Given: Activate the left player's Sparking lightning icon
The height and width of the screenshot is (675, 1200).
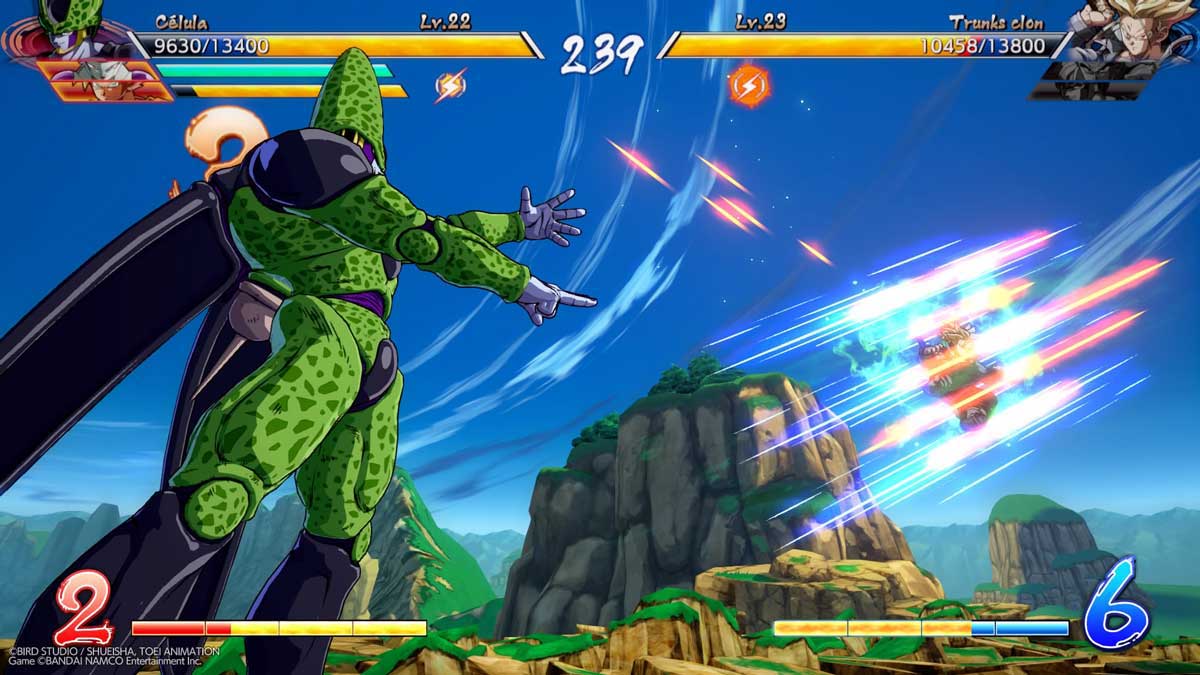Looking at the screenshot, I should tap(450, 86).
